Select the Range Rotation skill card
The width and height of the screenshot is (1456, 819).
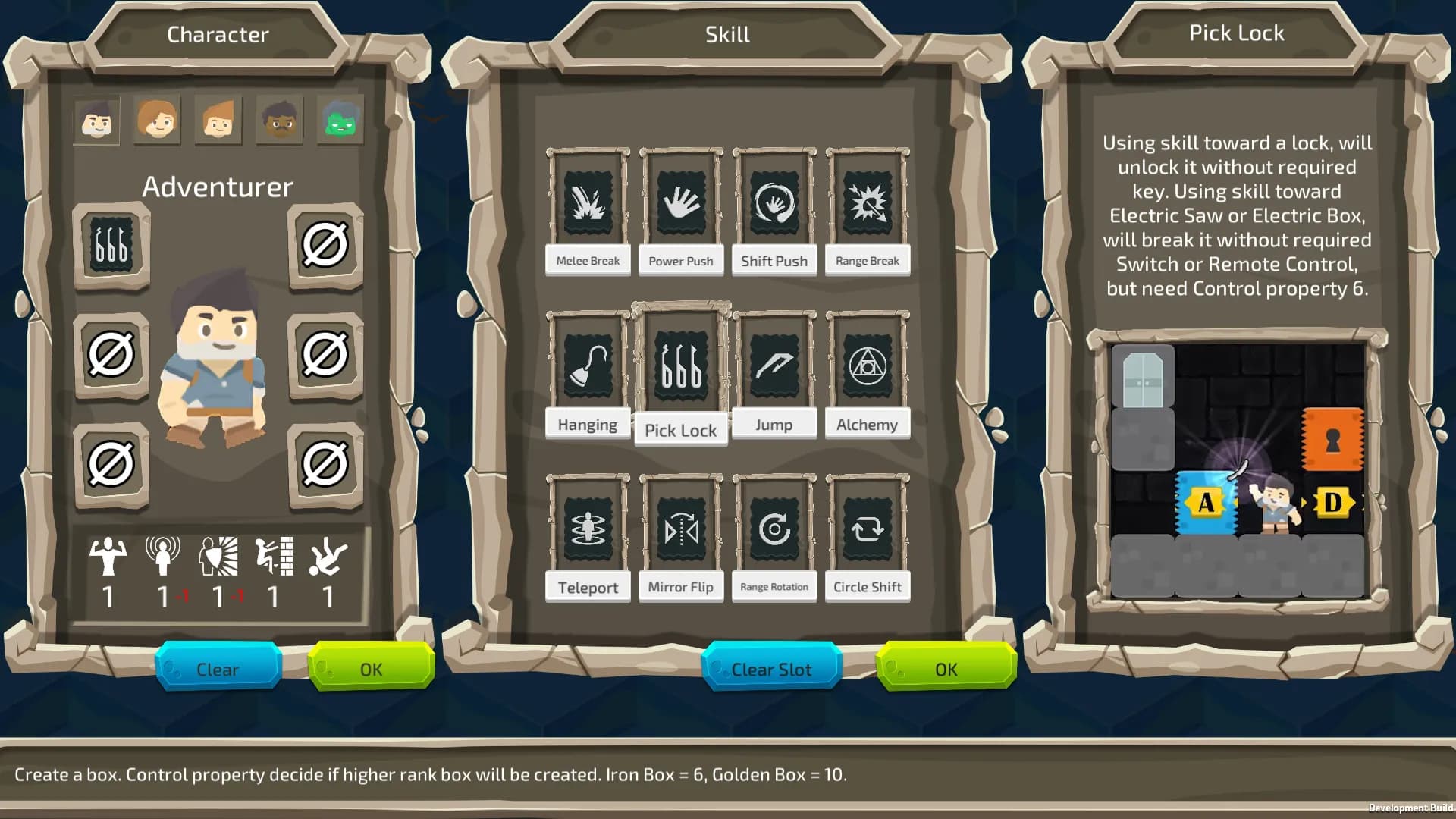pos(774,529)
